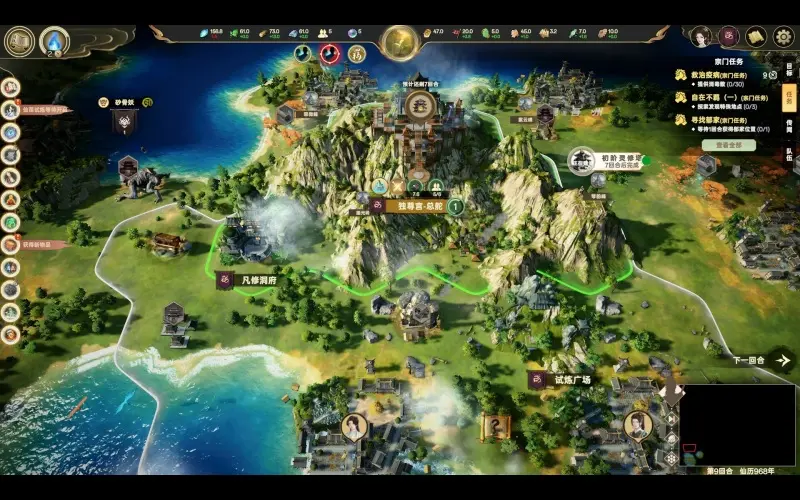Click the 初阶灵修塔 construction notification
This screenshot has width=800, height=500.
(x=608, y=160)
